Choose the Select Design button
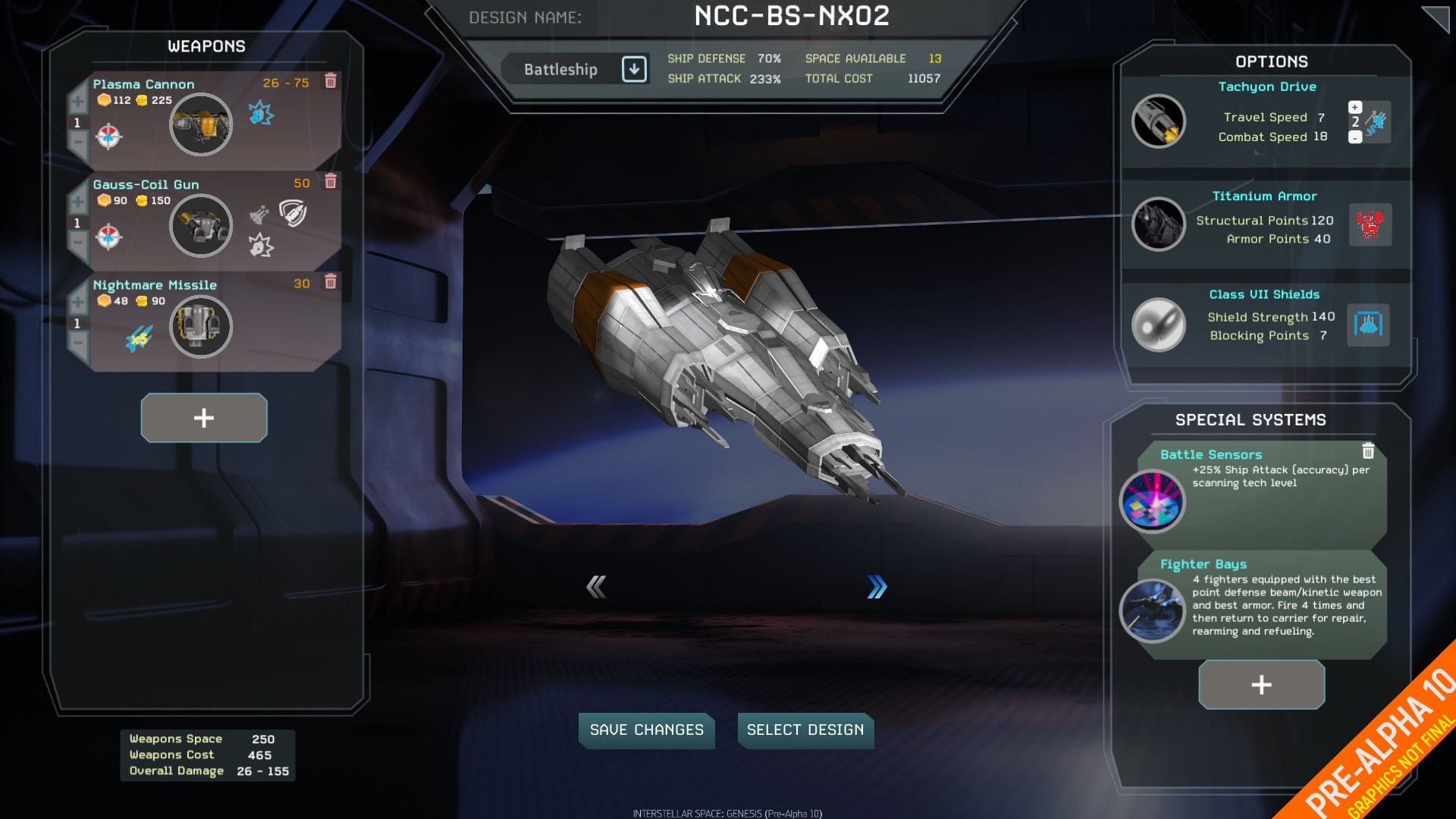The height and width of the screenshot is (819, 1456). click(x=805, y=730)
